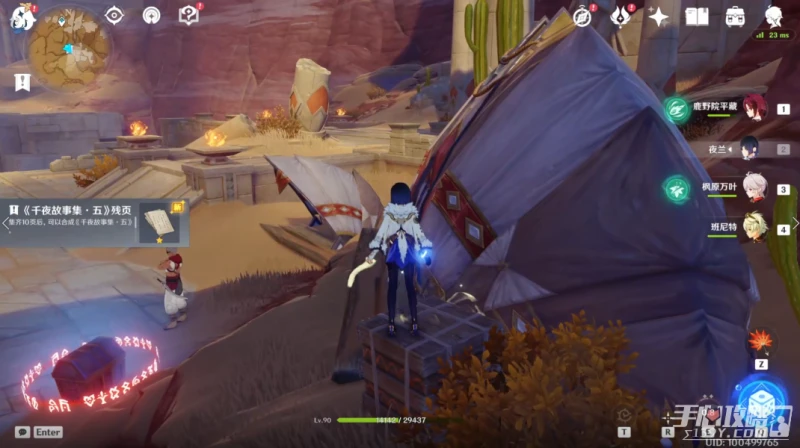Open the Battle Pass winged icon
The height and width of the screenshot is (448, 800).
[621, 16]
